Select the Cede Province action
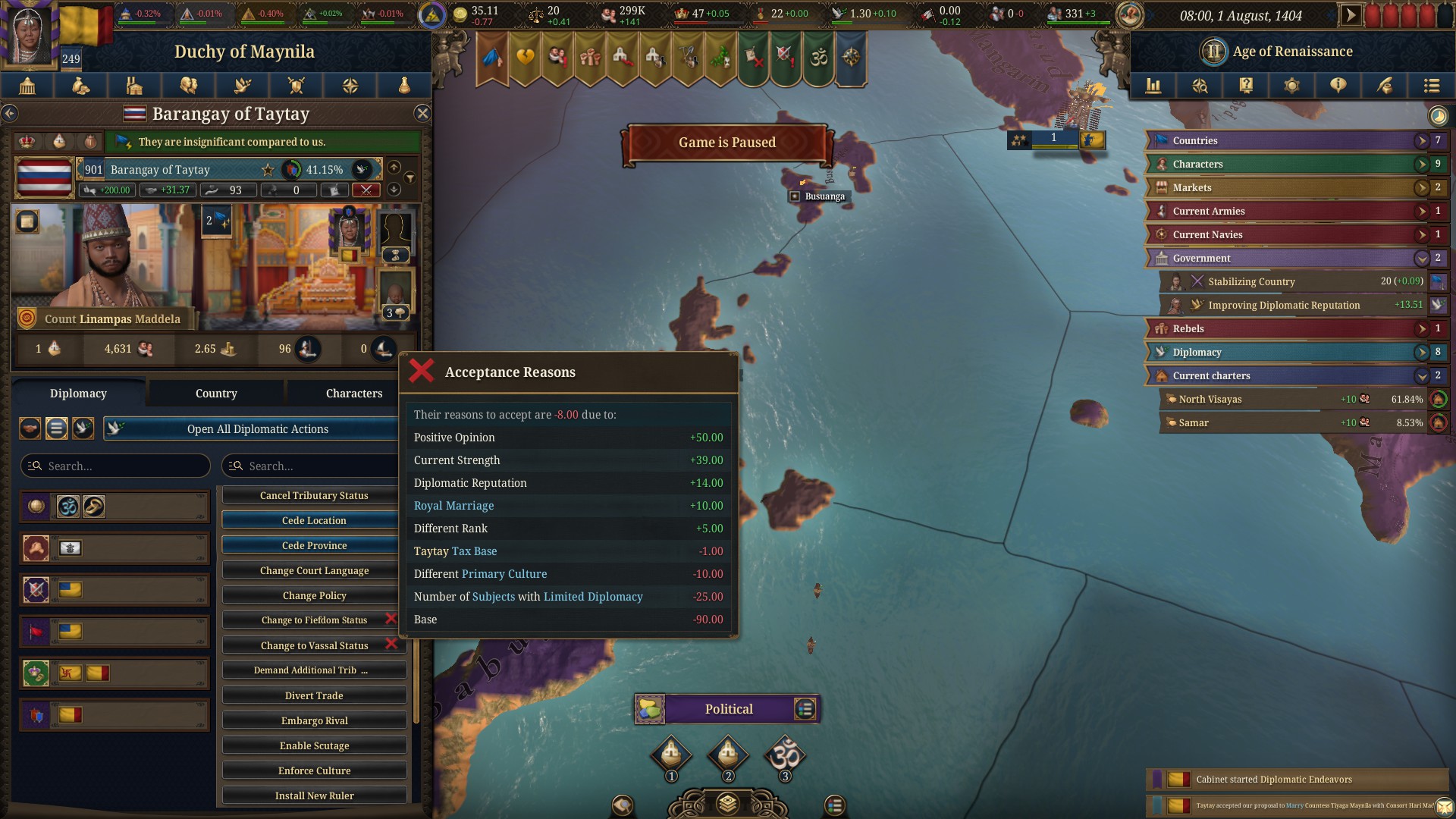1456x819 pixels. (x=313, y=544)
